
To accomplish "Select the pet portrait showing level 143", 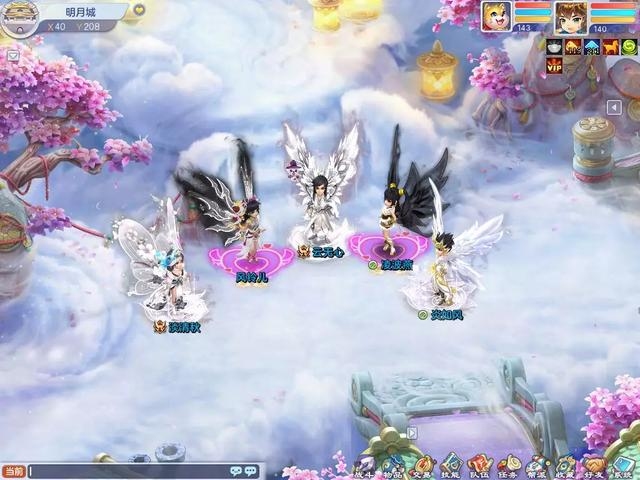I will 496,18.
